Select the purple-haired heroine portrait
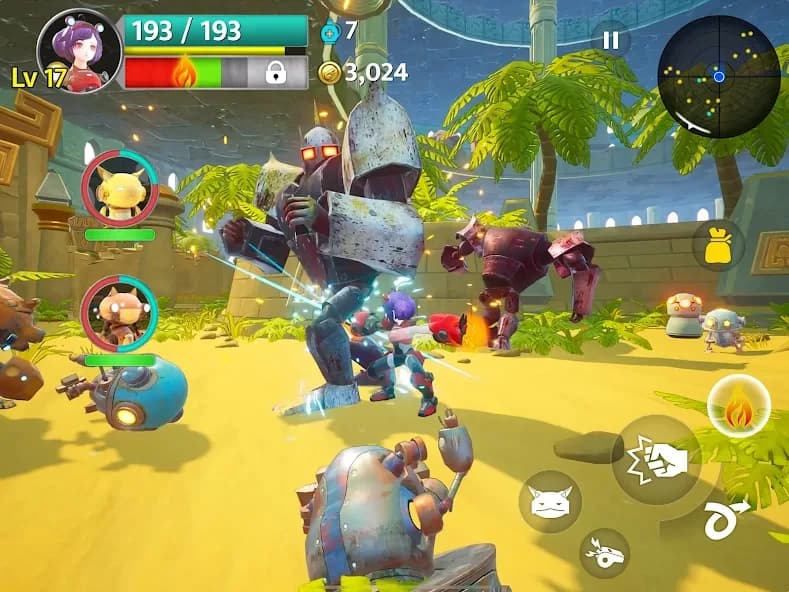Viewport: 789px width, 592px height. click(79, 50)
